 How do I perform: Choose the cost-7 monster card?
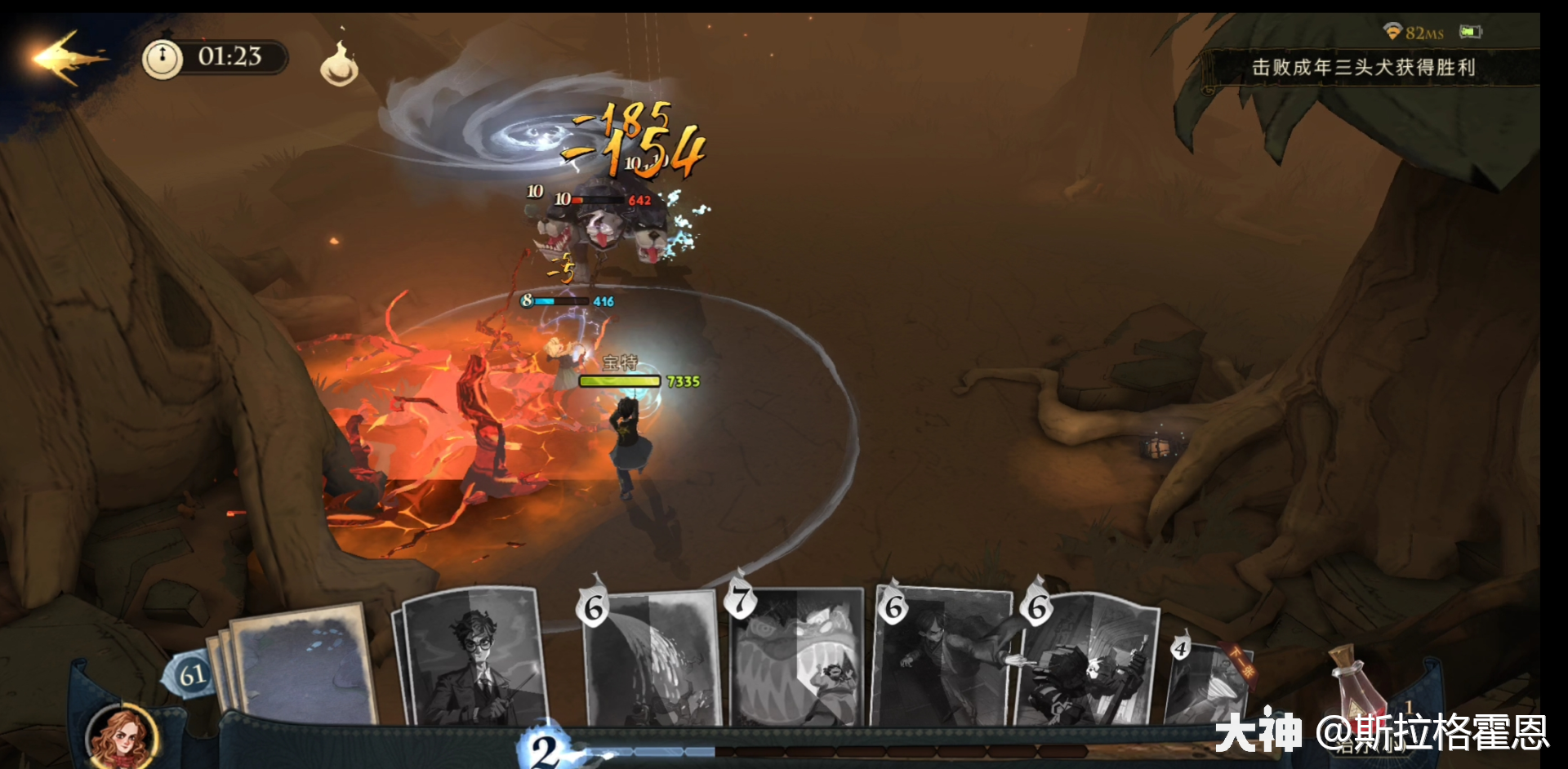pos(798,660)
